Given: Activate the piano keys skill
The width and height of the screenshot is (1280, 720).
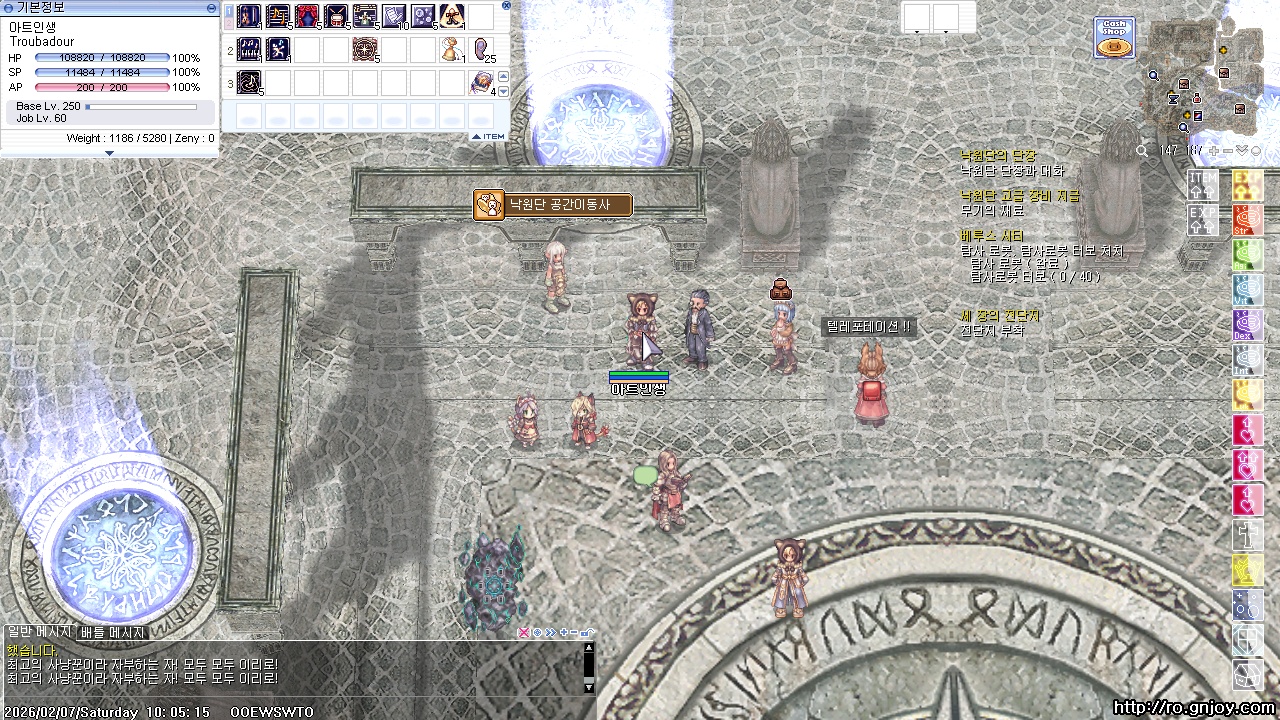Looking at the screenshot, I should 249,48.
